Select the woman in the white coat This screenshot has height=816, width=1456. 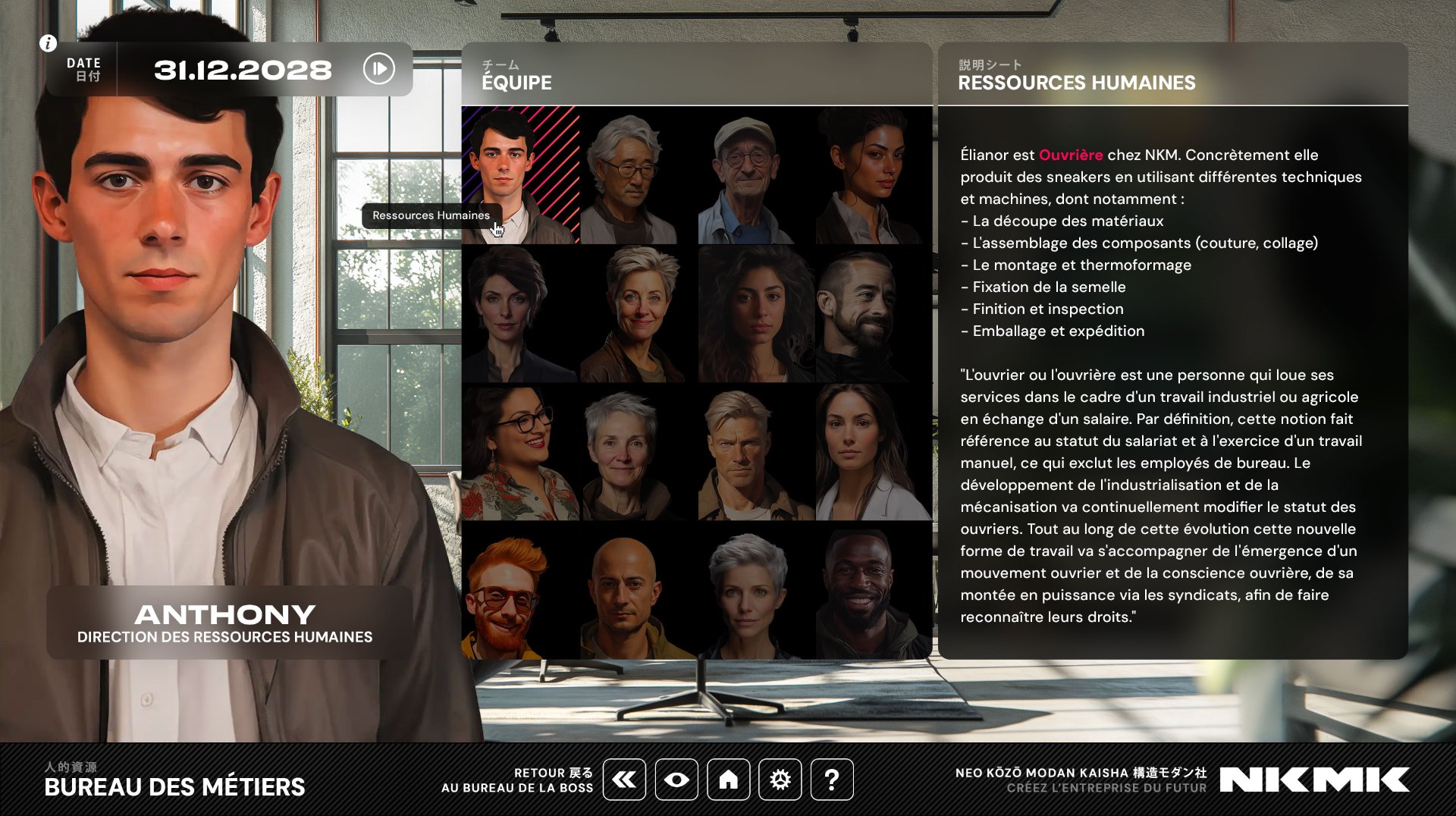(874, 452)
